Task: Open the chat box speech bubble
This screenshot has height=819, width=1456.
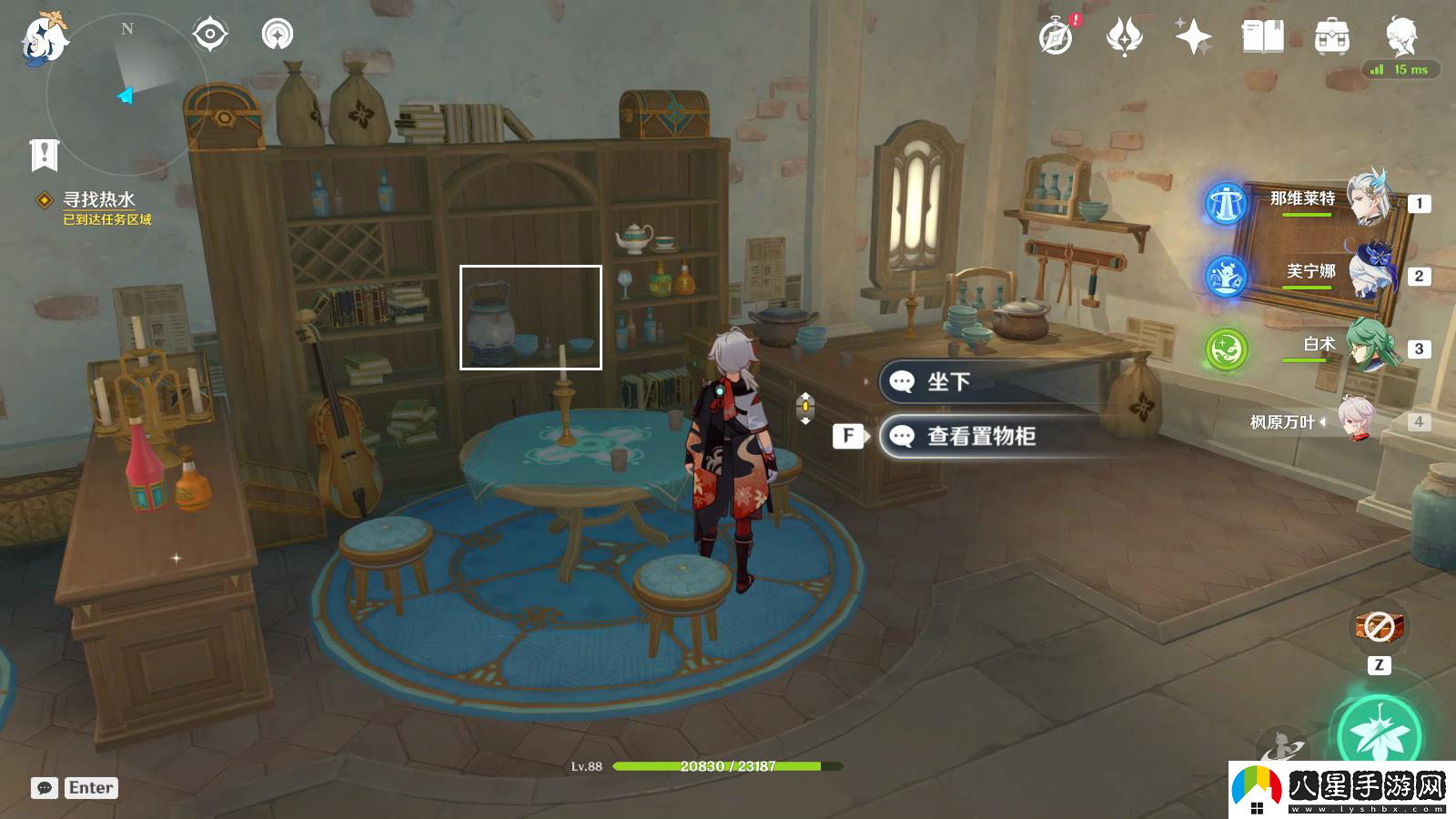Action: coord(45,788)
